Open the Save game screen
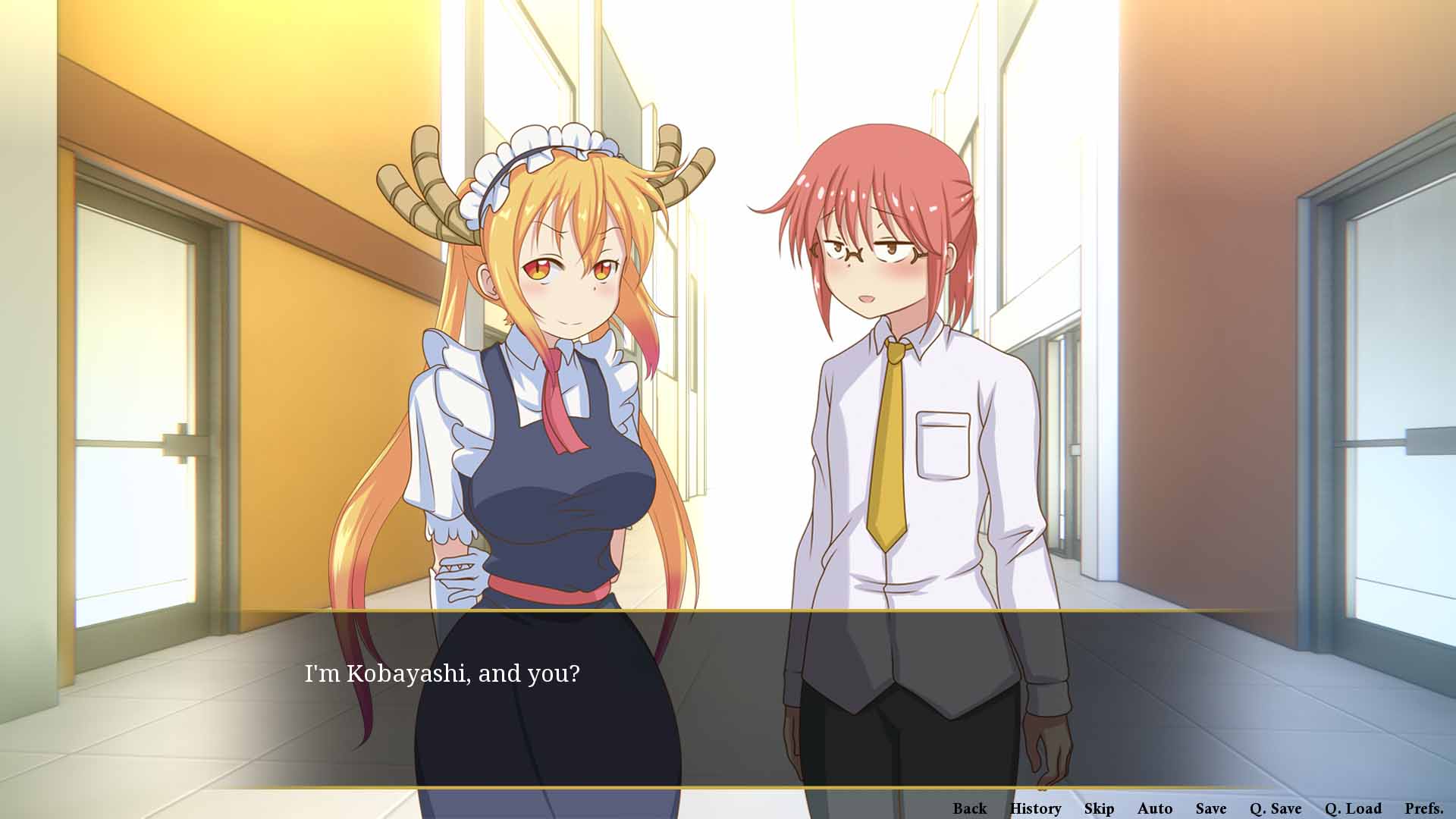The image size is (1456, 819). coord(1211,808)
